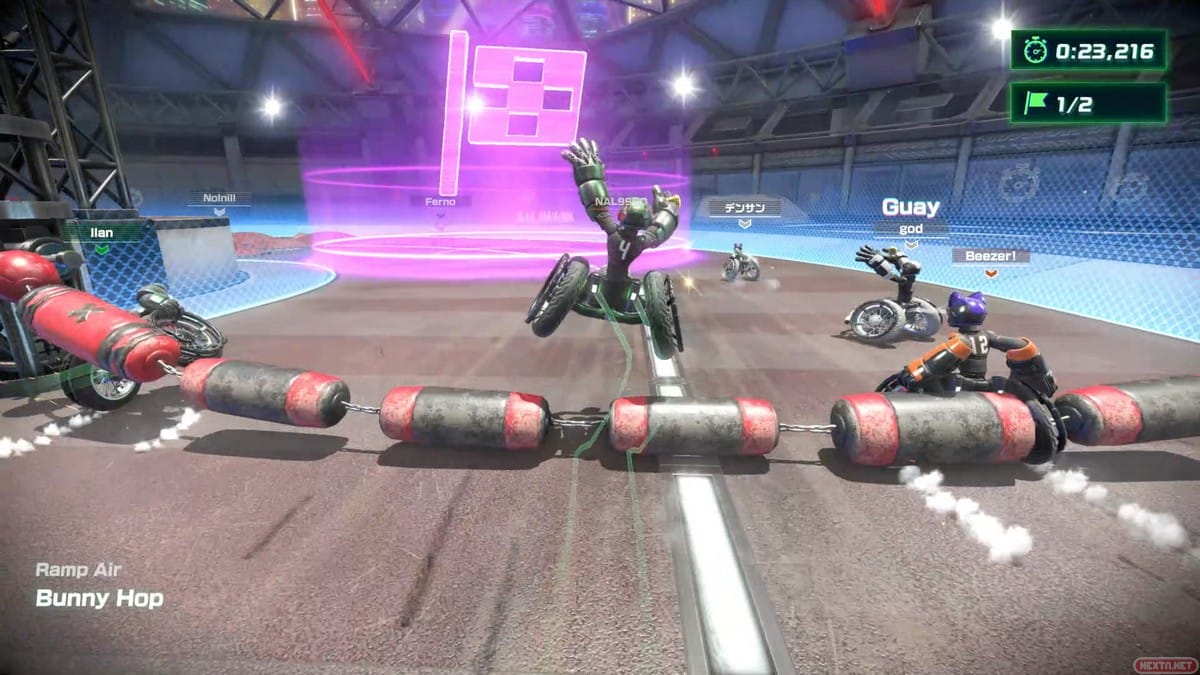Viewport: 1200px width, 675px height.
Task: Select the Ilan player name tag
Action: pos(103,233)
